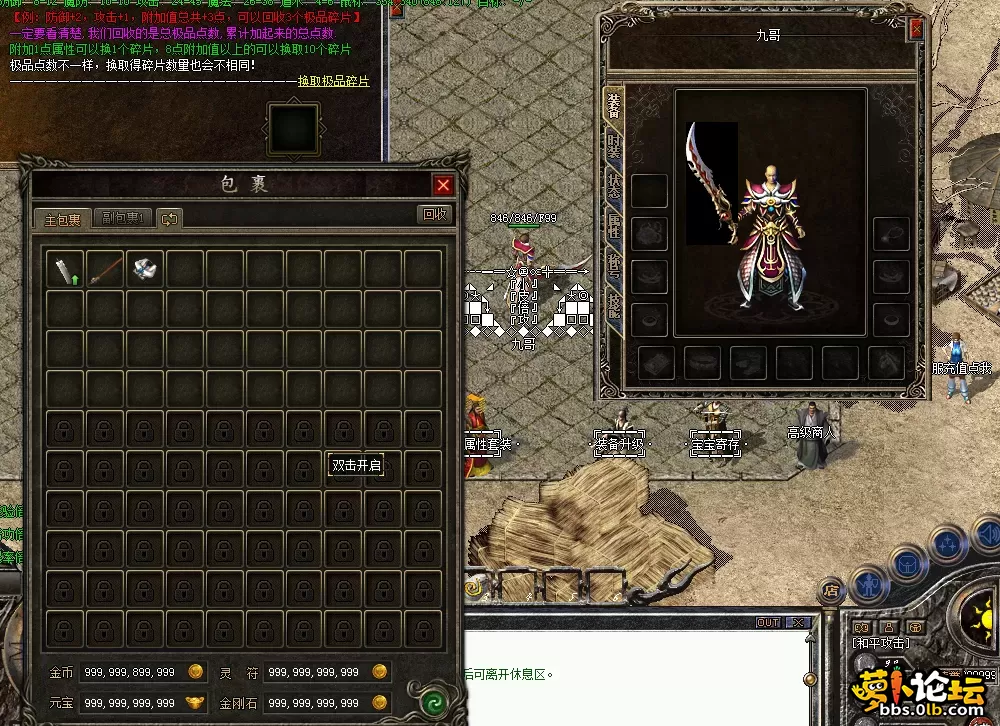
Task: Open the 时装 costume tab
Action: pyautogui.click(x=614, y=147)
